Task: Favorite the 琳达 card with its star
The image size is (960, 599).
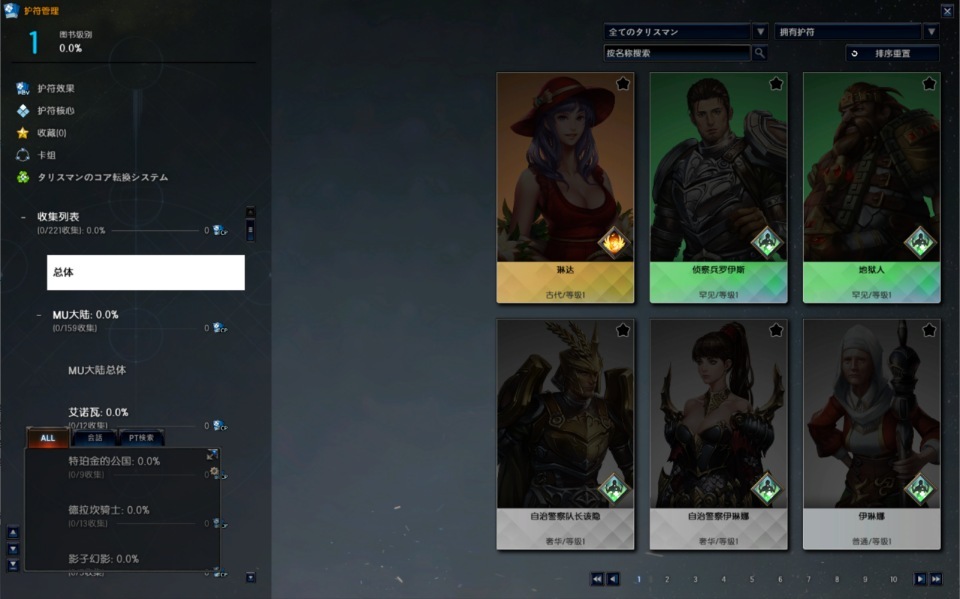Action: (x=622, y=84)
